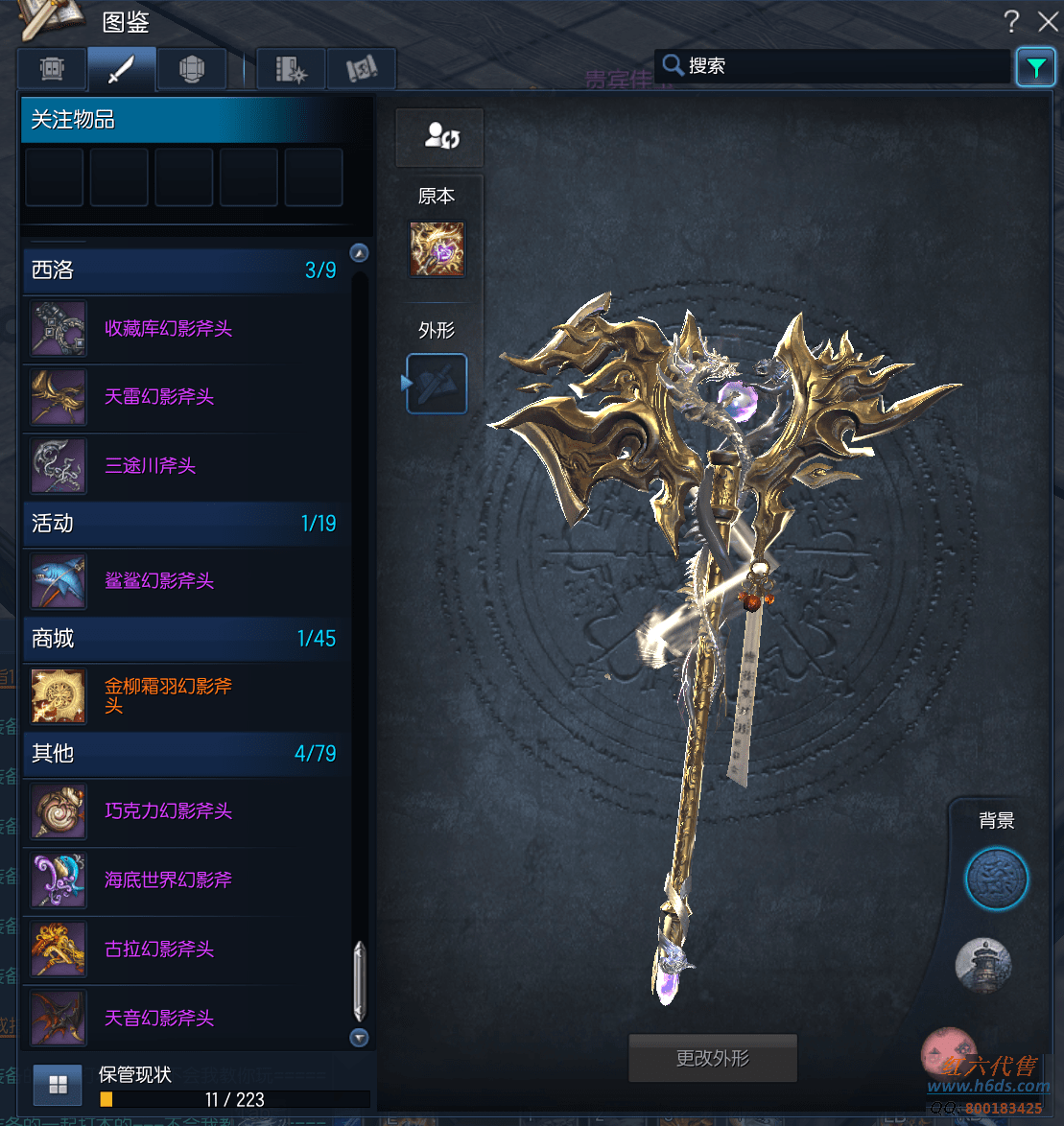This screenshot has width=1064, height=1126.
Task: Close the 图鉴 window
Action: [1047, 22]
